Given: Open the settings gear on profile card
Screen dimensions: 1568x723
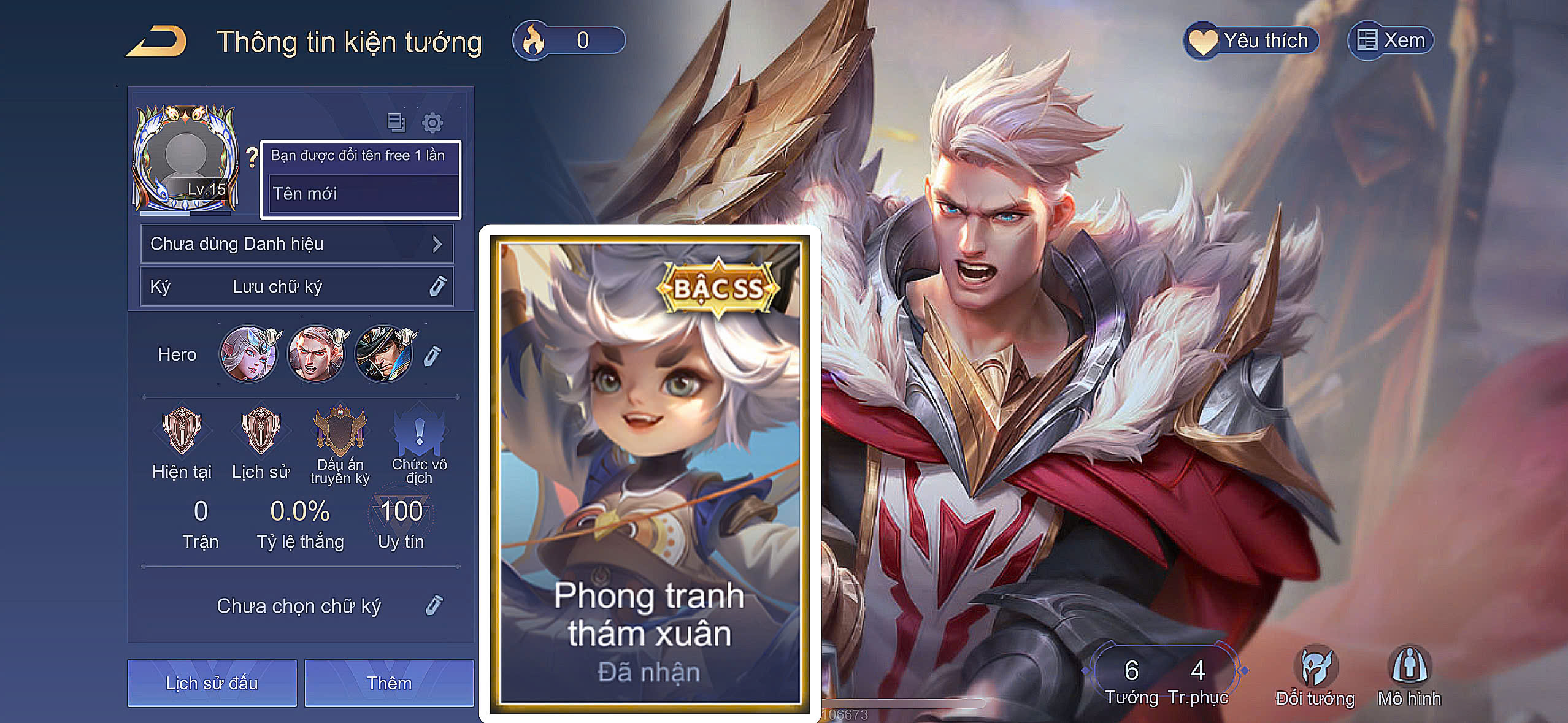Looking at the screenshot, I should click(x=433, y=122).
